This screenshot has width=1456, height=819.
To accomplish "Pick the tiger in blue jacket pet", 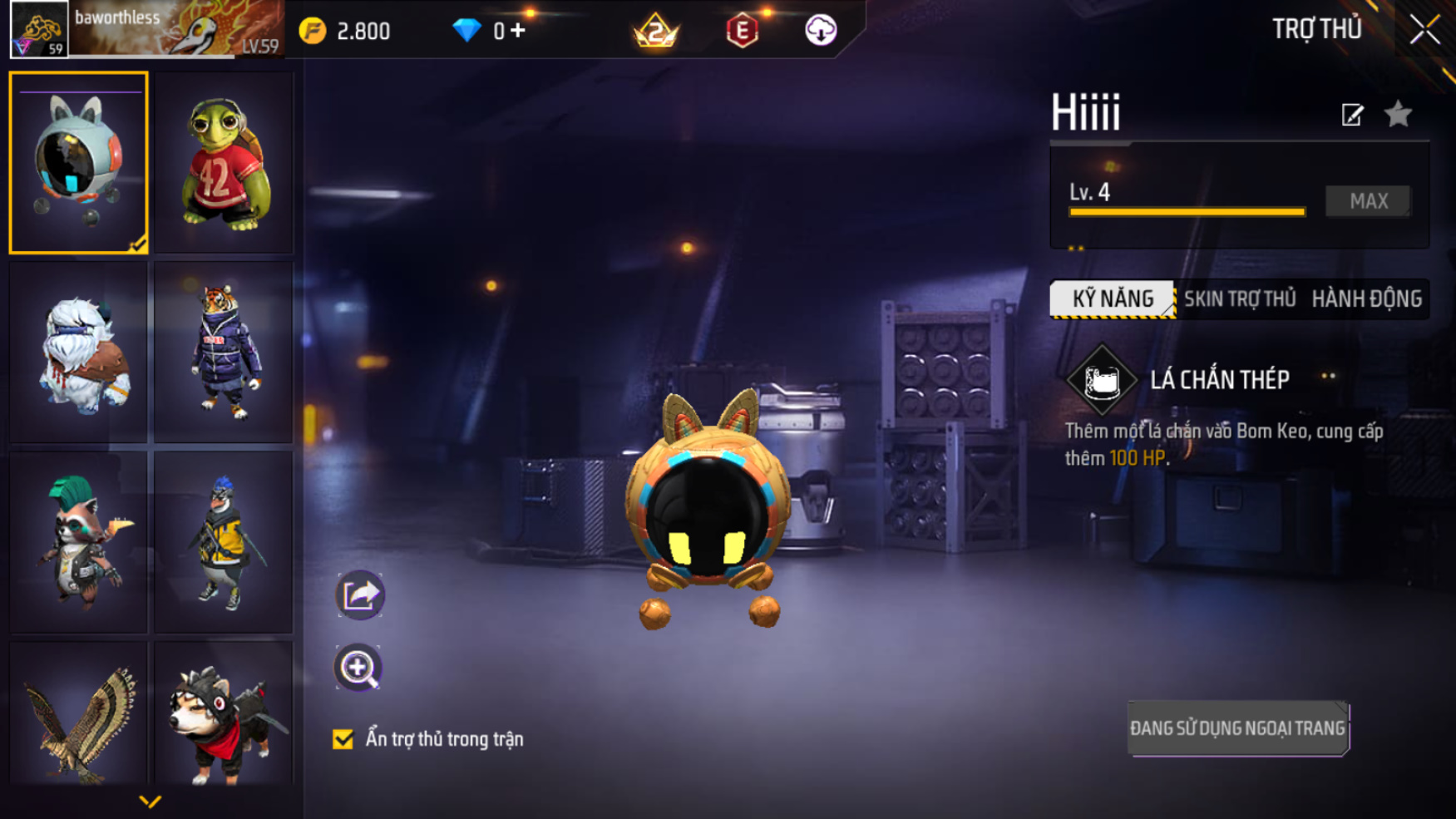I will [x=224, y=353].
